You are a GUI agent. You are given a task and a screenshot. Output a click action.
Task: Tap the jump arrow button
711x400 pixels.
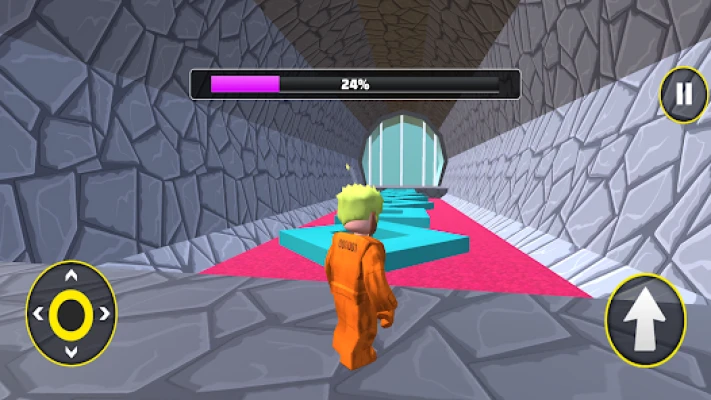tap(645, 320)
